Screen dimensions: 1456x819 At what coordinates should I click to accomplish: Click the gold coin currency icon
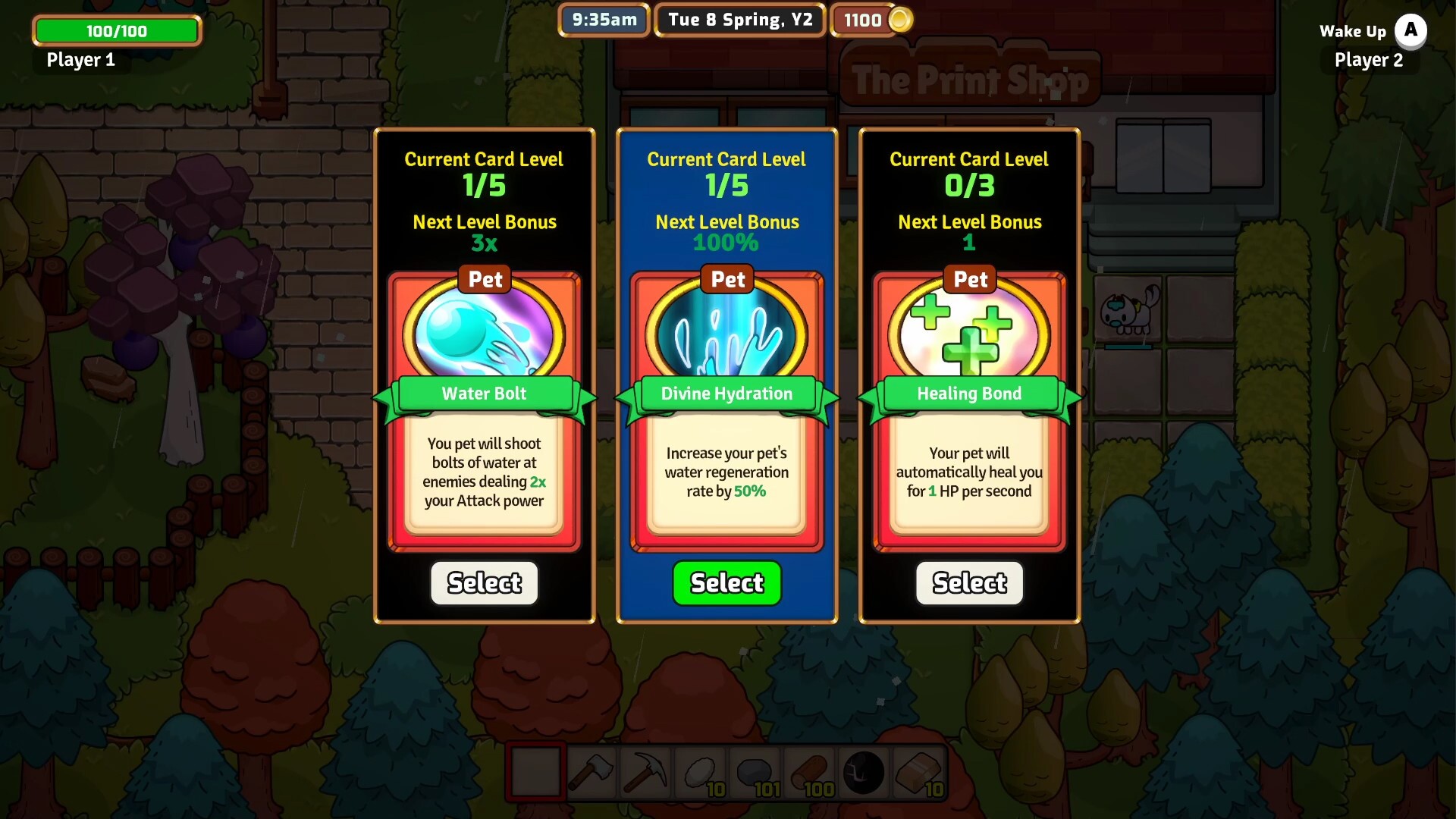click(x=900, y=20)
